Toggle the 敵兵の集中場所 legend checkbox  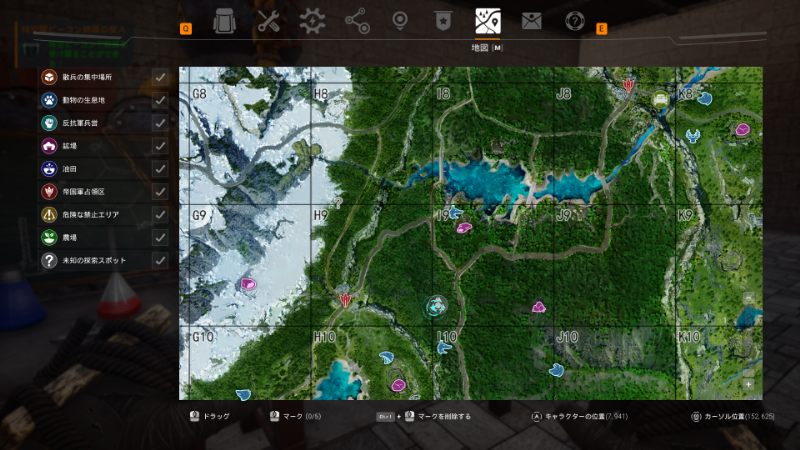click(x=160, y=77)
